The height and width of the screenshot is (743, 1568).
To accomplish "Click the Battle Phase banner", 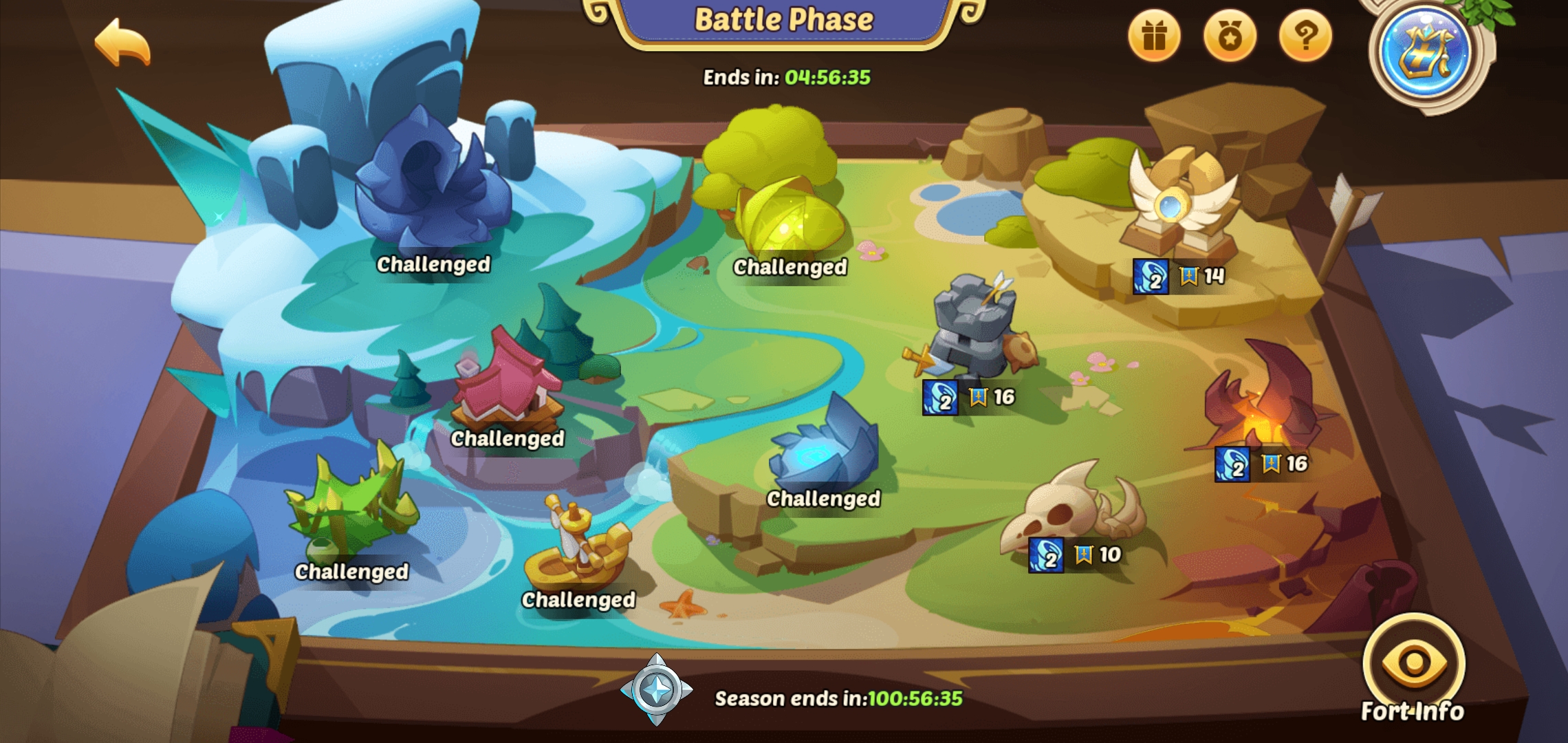I will (784, 19).
